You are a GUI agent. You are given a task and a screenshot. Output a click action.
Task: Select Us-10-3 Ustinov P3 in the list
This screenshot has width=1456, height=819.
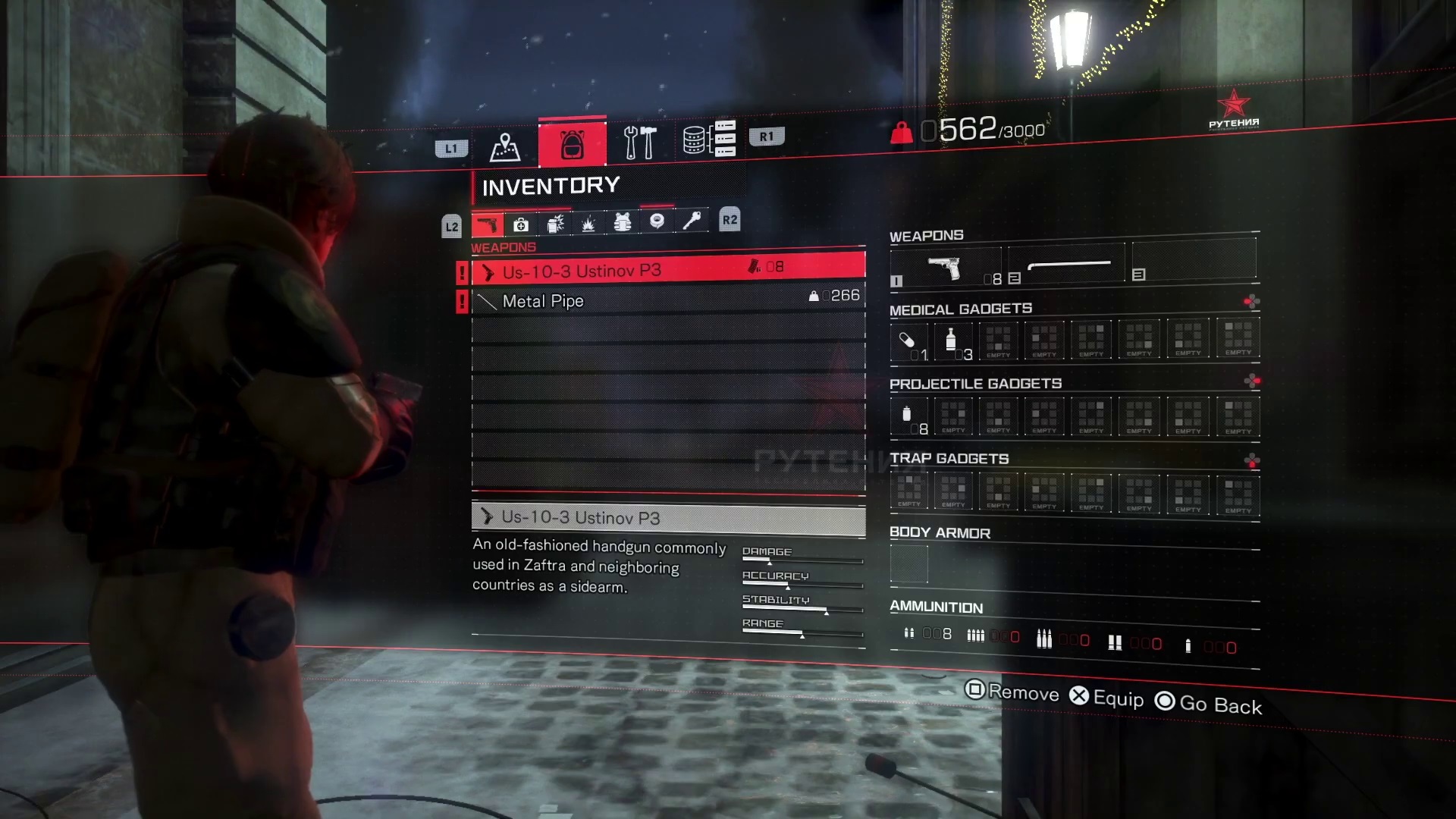(x=667, y=270)
